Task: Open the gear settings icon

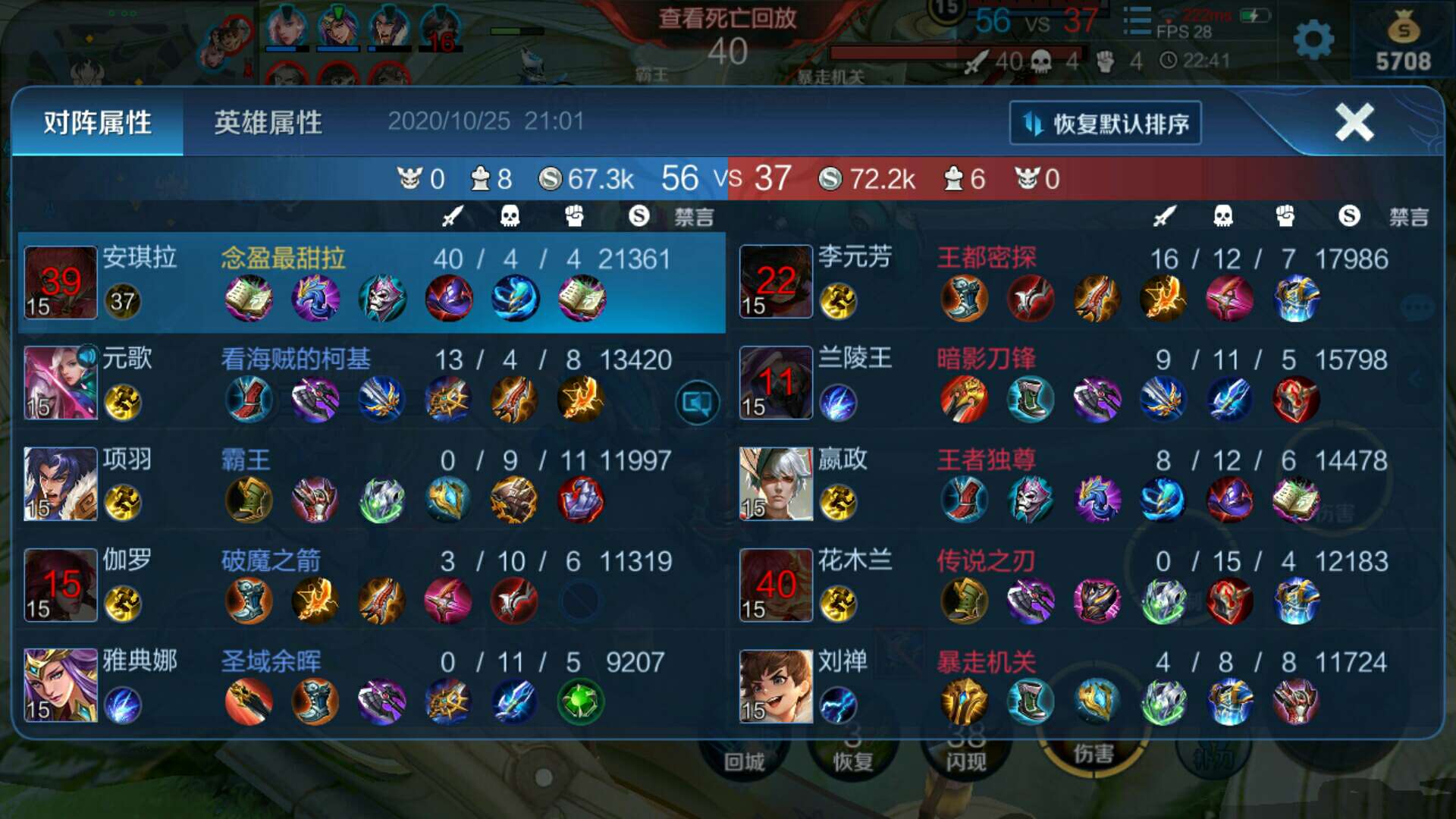Action: point(1313,39)
